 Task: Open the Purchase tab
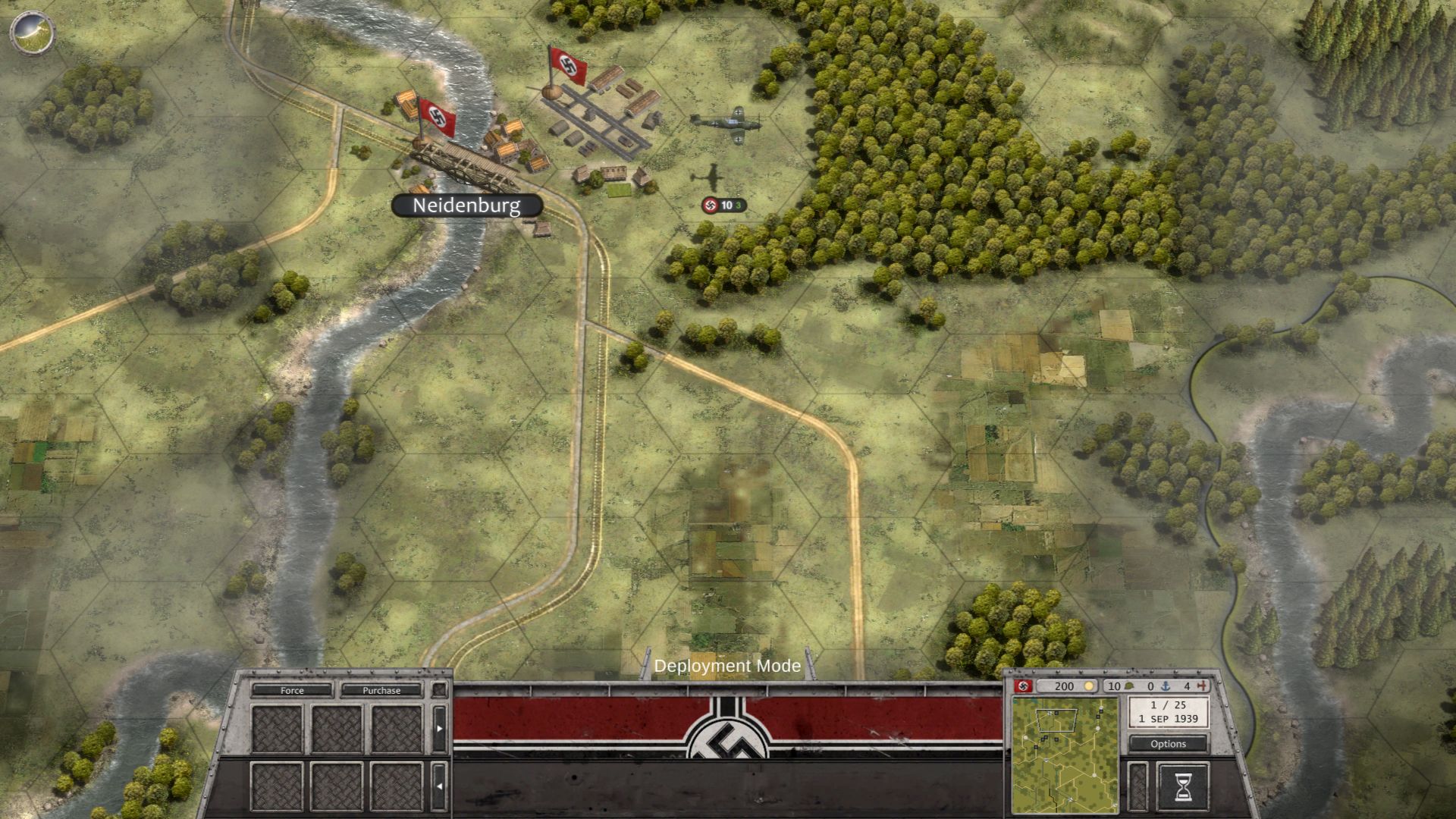click(383, 691)
